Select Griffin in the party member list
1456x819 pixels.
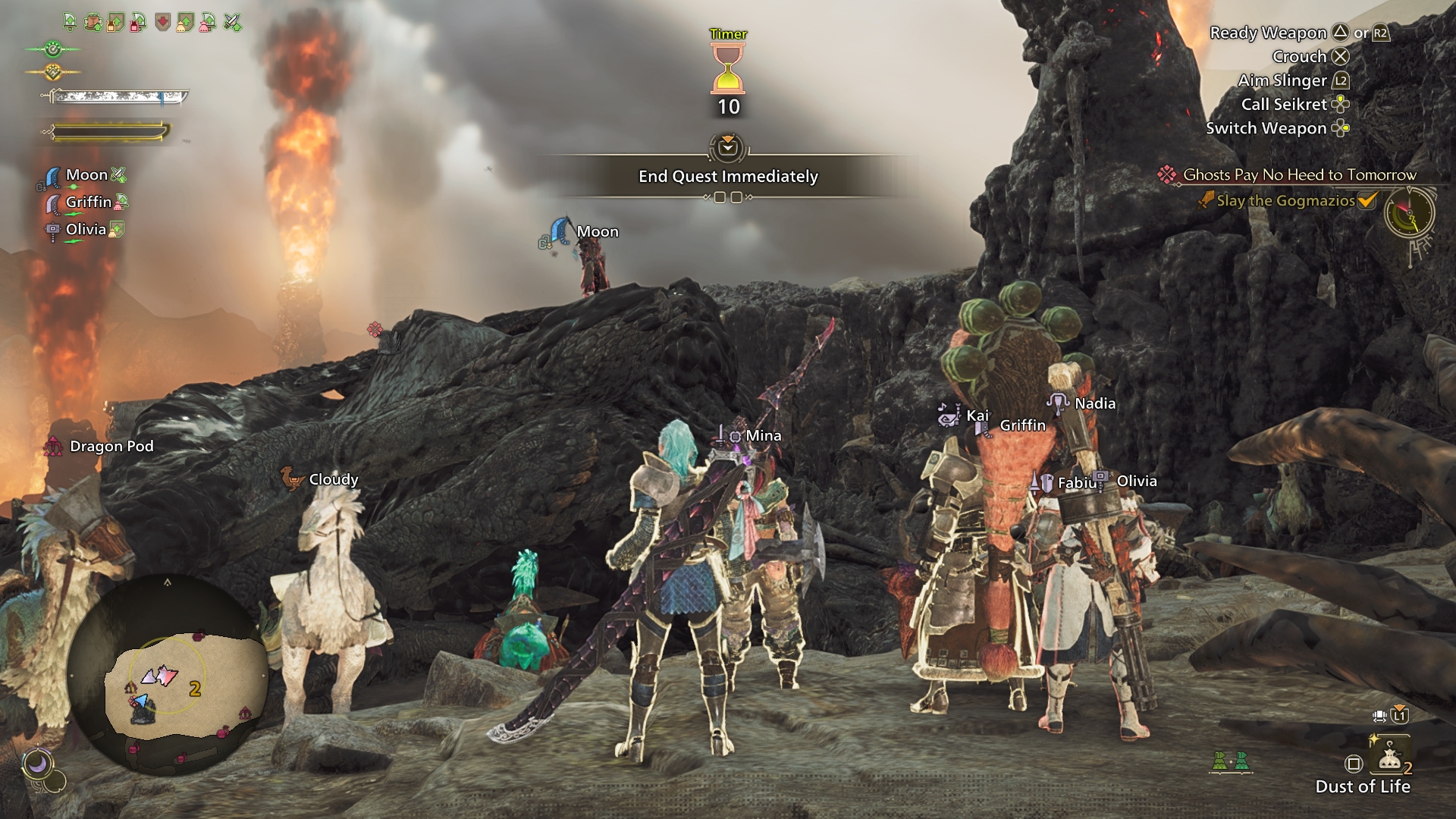88,202
